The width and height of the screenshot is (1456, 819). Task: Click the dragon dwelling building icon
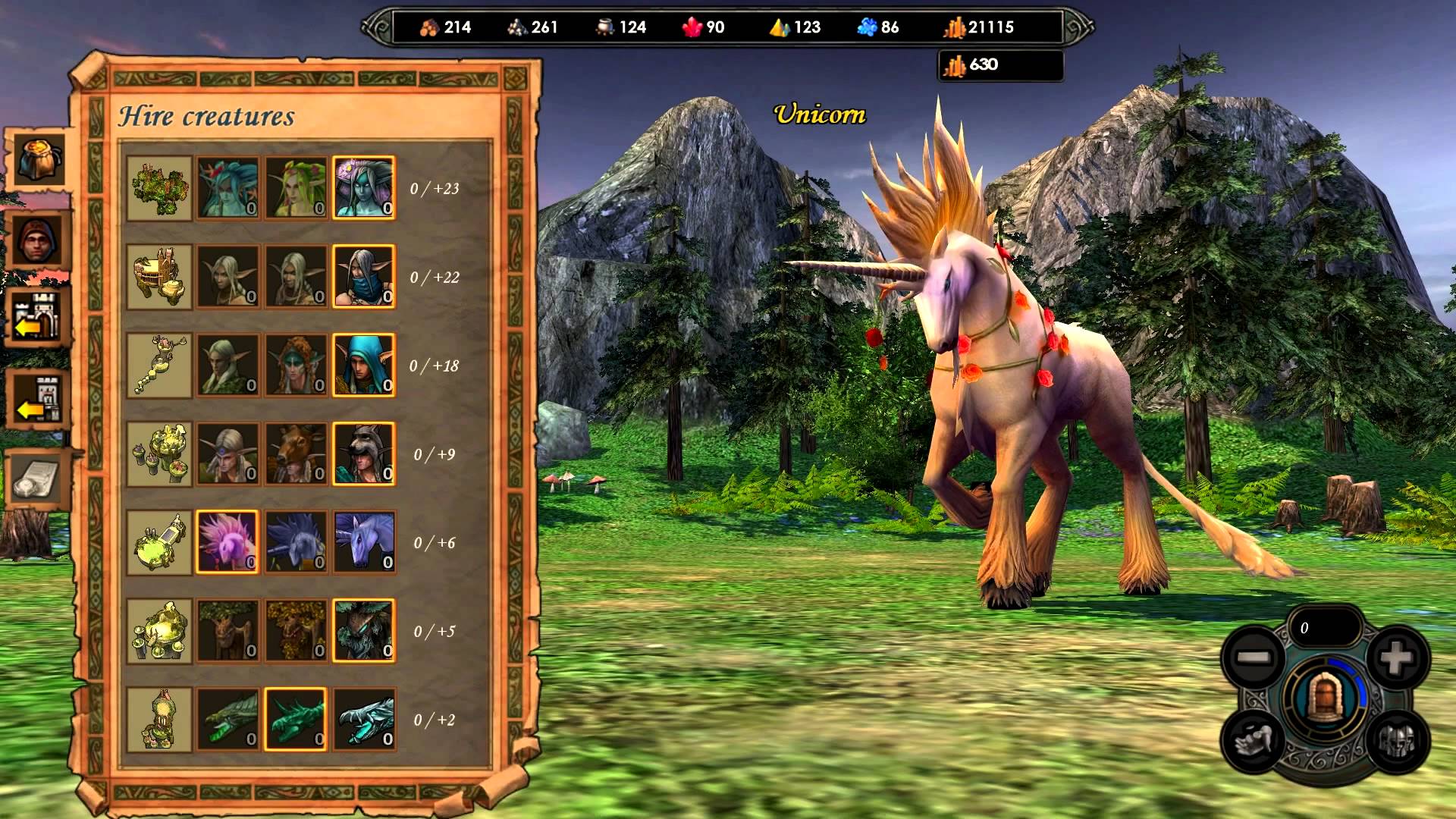click(159, 719)
